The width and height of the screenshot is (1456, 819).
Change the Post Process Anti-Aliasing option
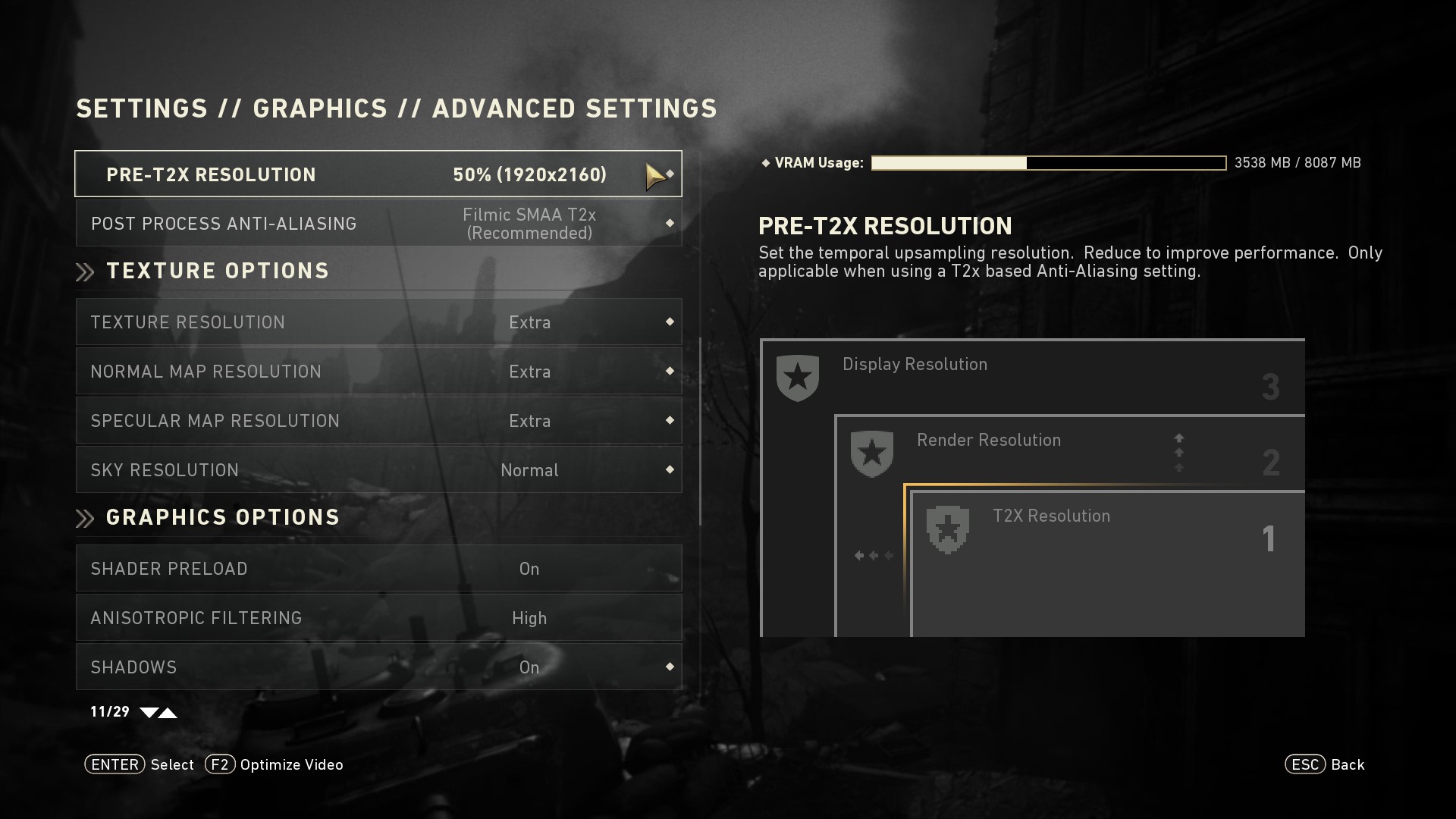coord(378,224)
